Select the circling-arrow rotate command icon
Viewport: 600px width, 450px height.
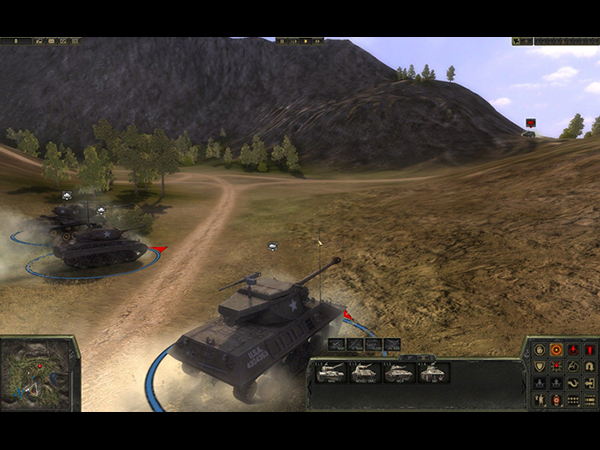[x=573, y=366]
